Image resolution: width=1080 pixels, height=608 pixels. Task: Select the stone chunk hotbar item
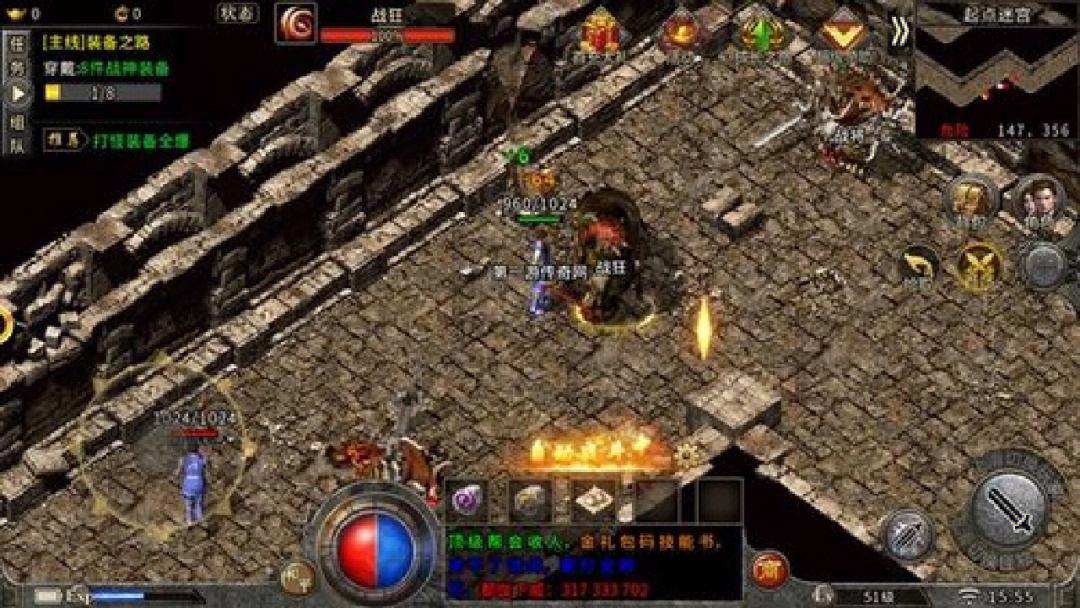[529, 498]
